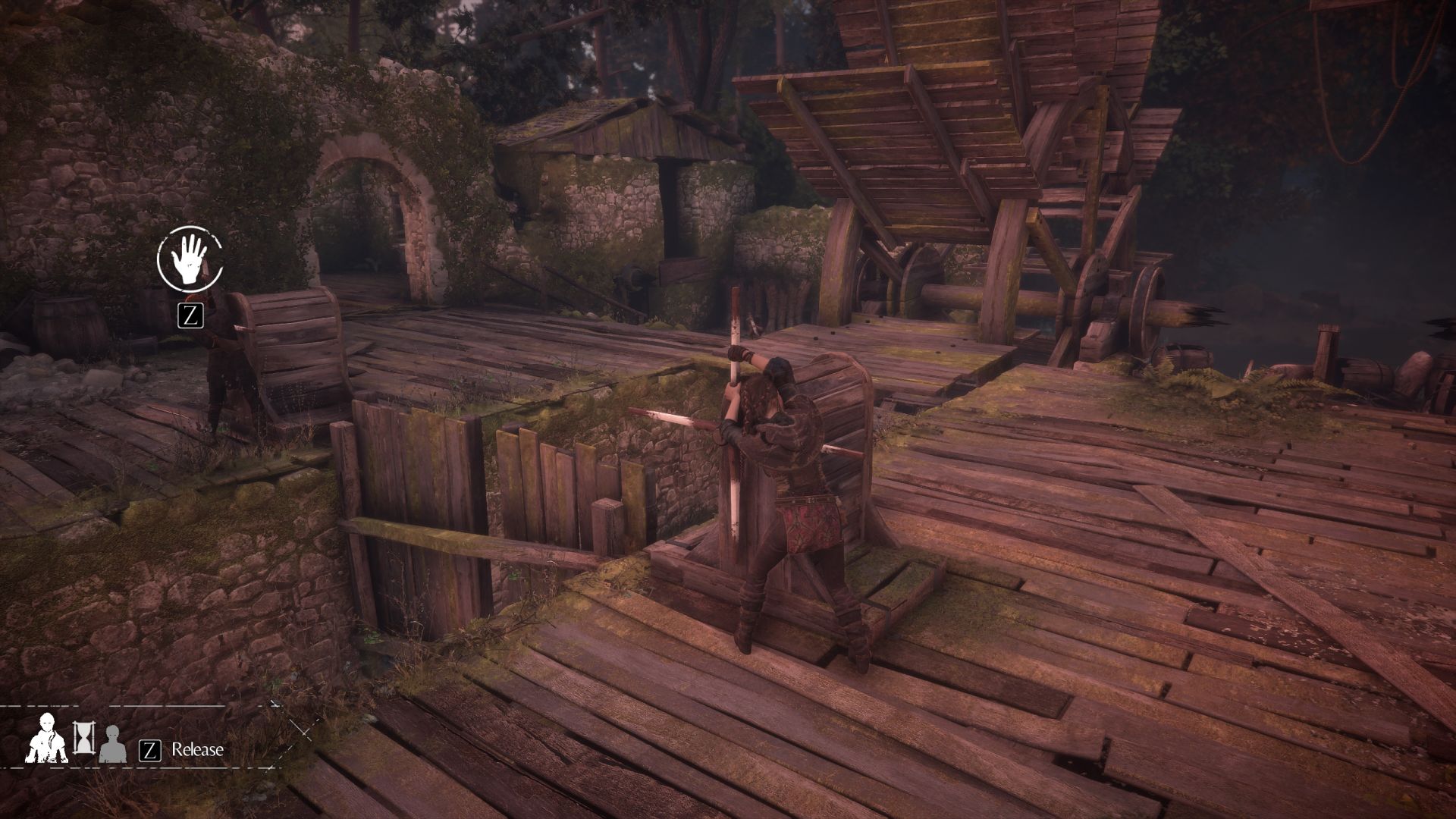Select the white companion portrait icon

[48, 739]
